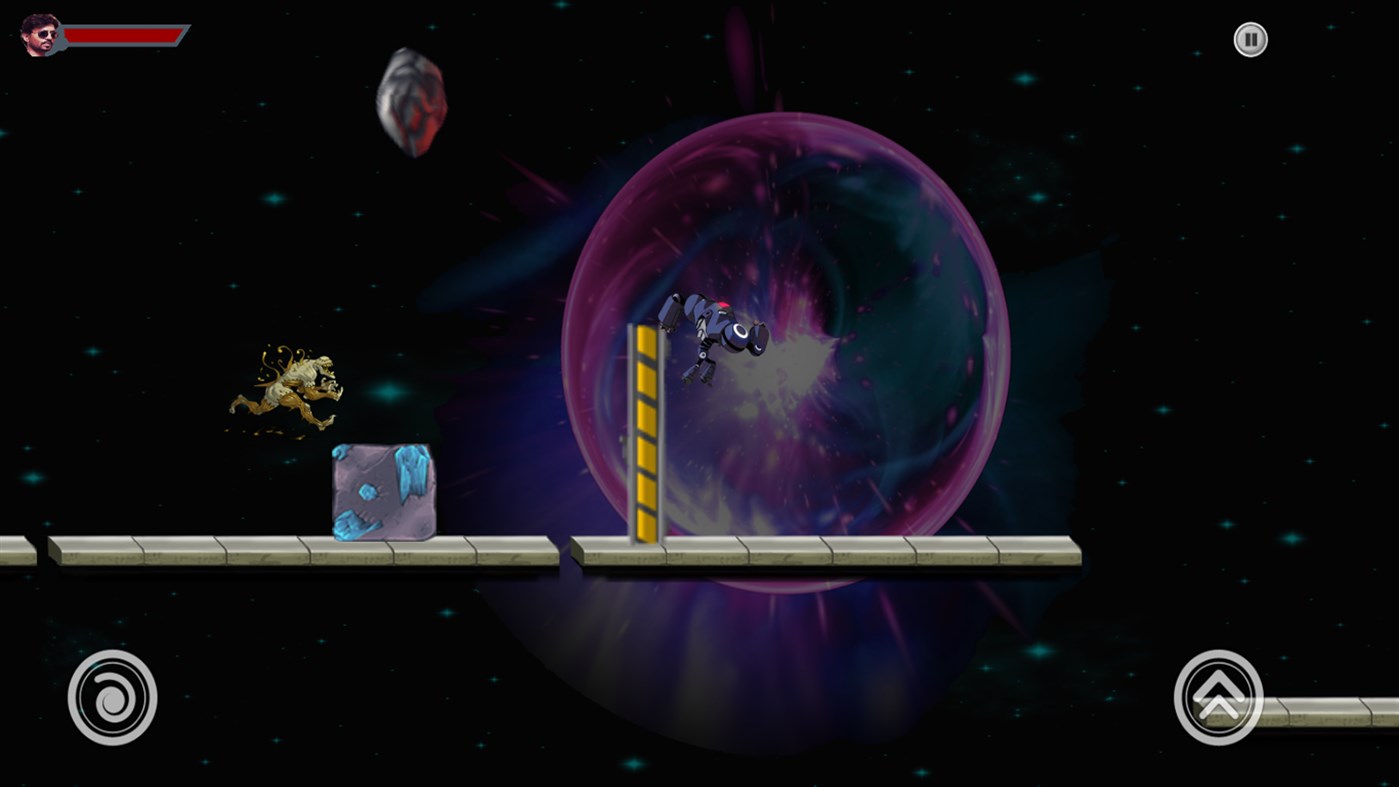Select the yellow ladder pole
This screenshot has width=1399, height=787.
[x=646, y=430]
